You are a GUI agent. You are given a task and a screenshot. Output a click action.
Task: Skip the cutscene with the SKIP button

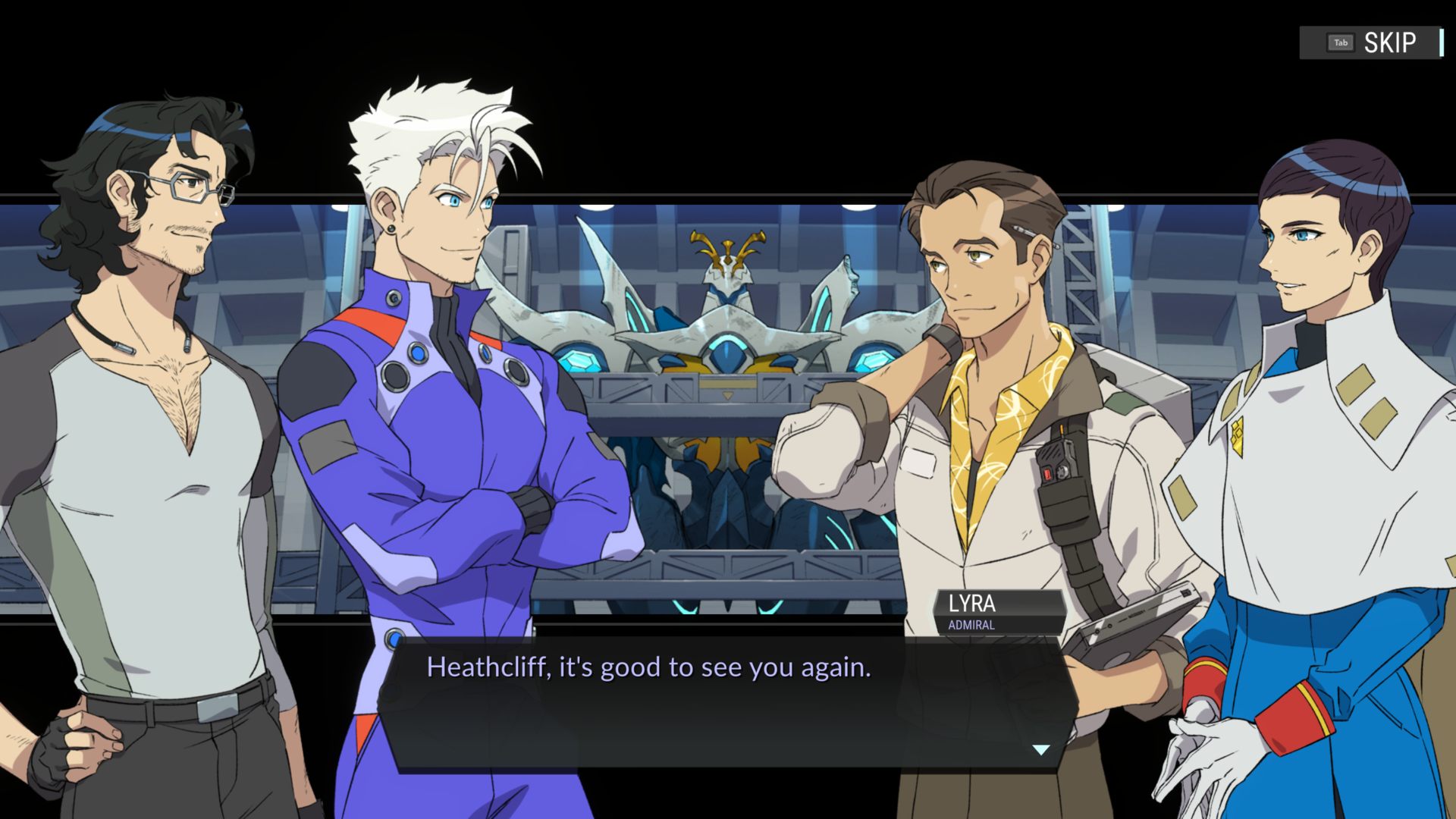coord(1371,42)
